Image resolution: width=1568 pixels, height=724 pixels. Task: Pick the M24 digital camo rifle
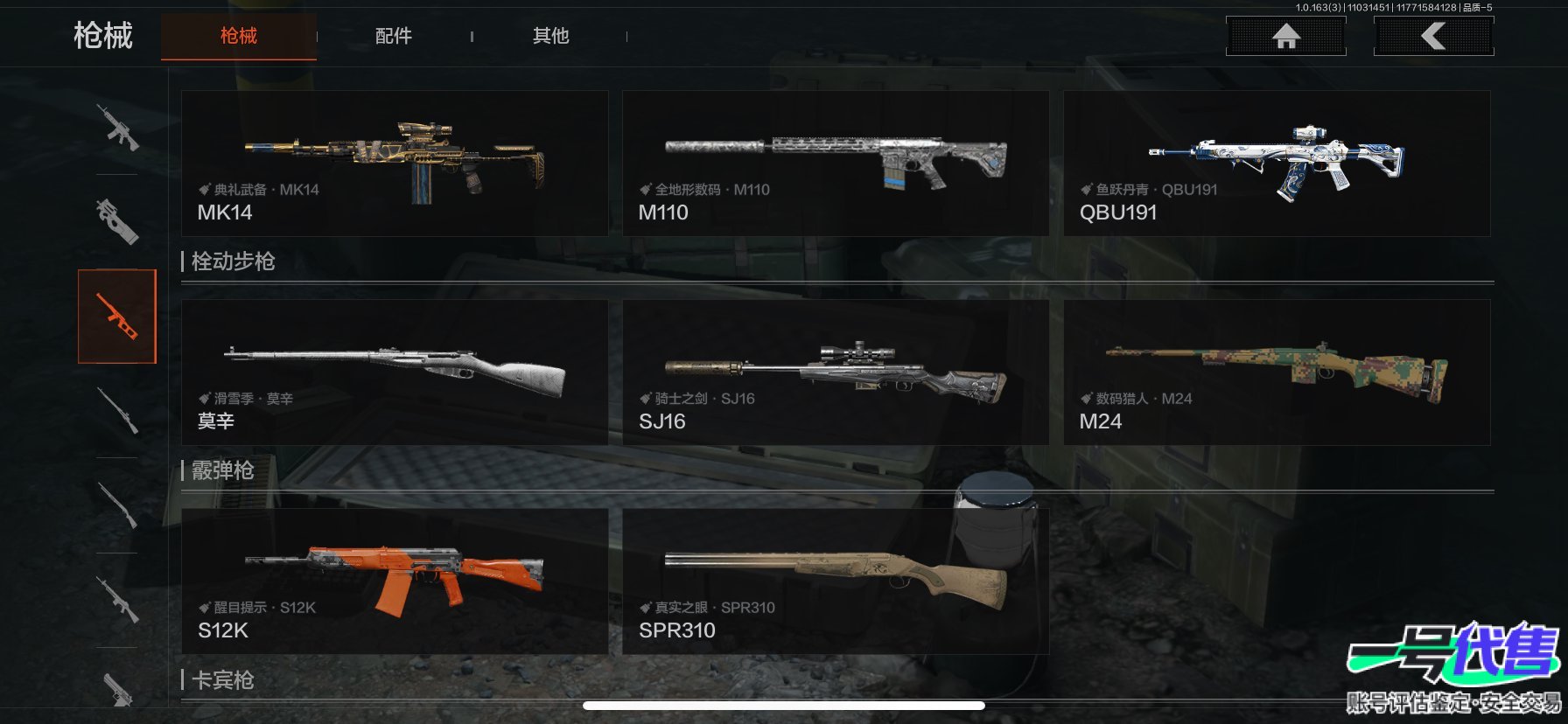[x=1277, y=372]
